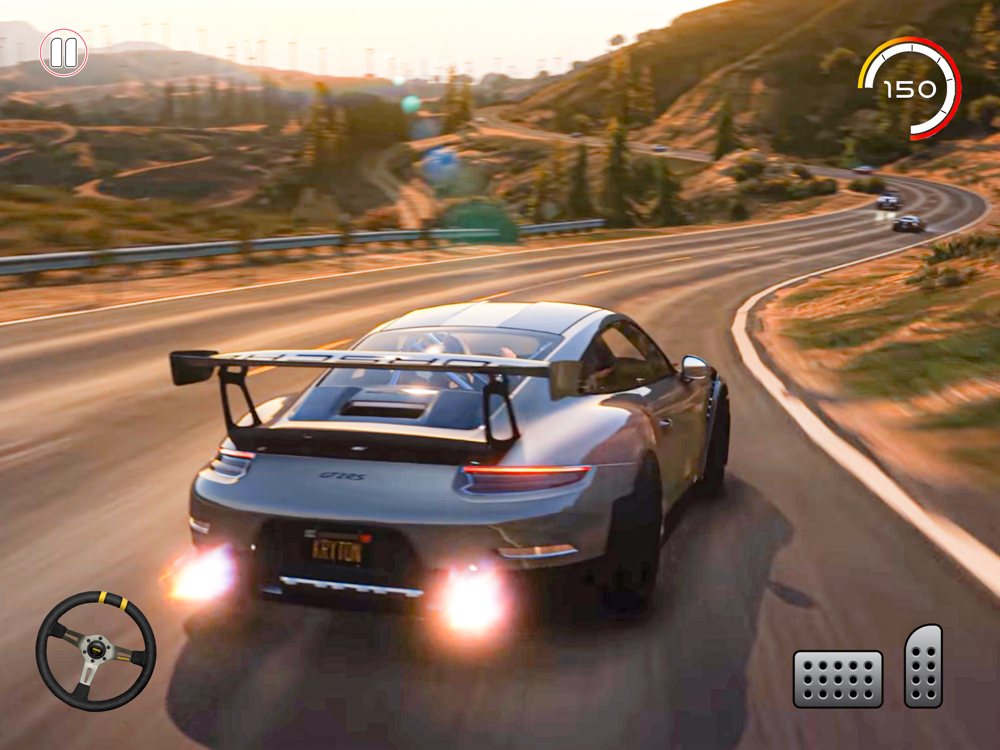This screenshot has width=1000, height=750.
Task: Pause the game with the pause button
Action: 63,53
